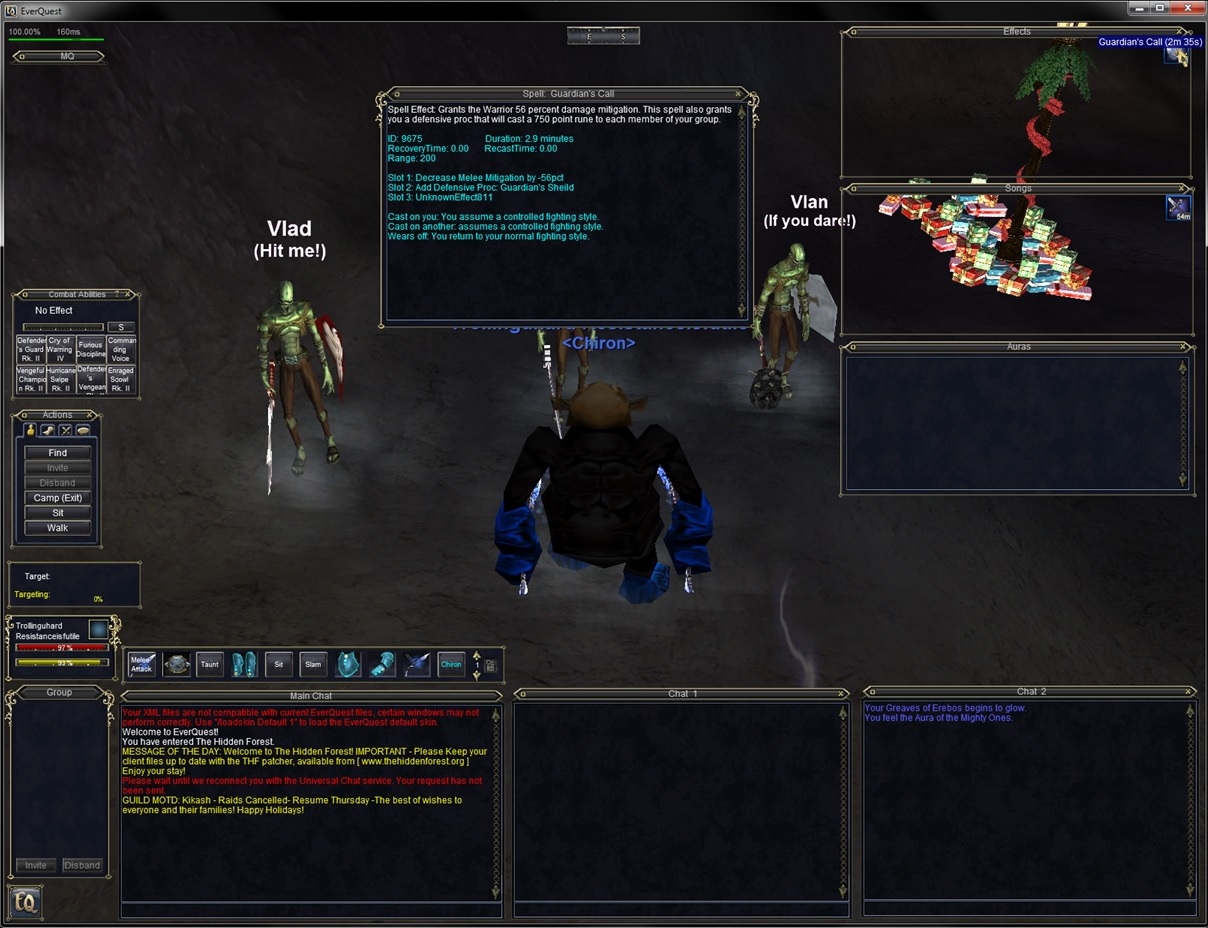Viewport: 1208px width, 928px height.
Task: Select the round shield hotbar slot
Action: pyautogui.click(x=177, y=664)
